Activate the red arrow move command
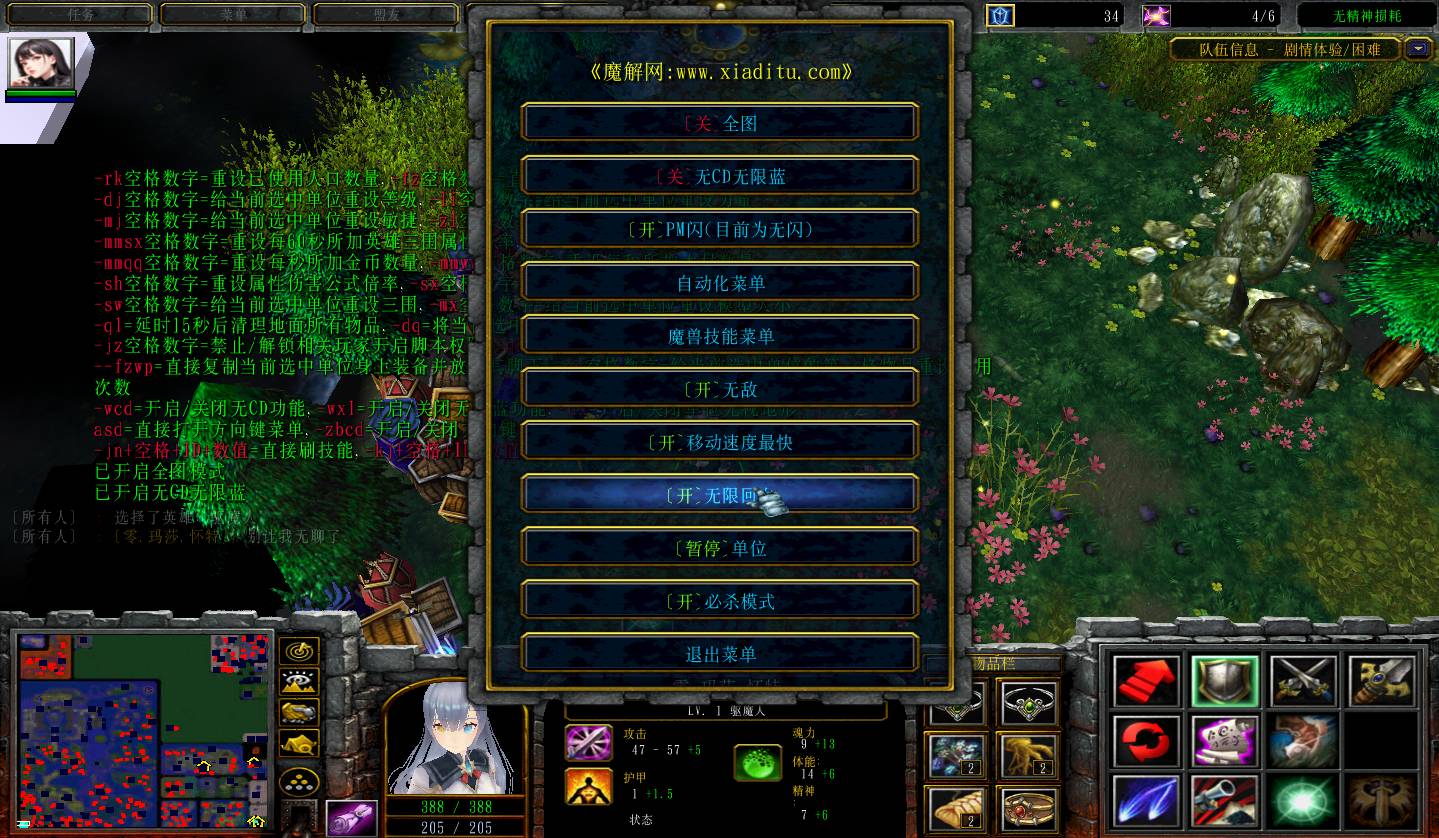This screenshot has width=1439, height=838. point(1146,682)
